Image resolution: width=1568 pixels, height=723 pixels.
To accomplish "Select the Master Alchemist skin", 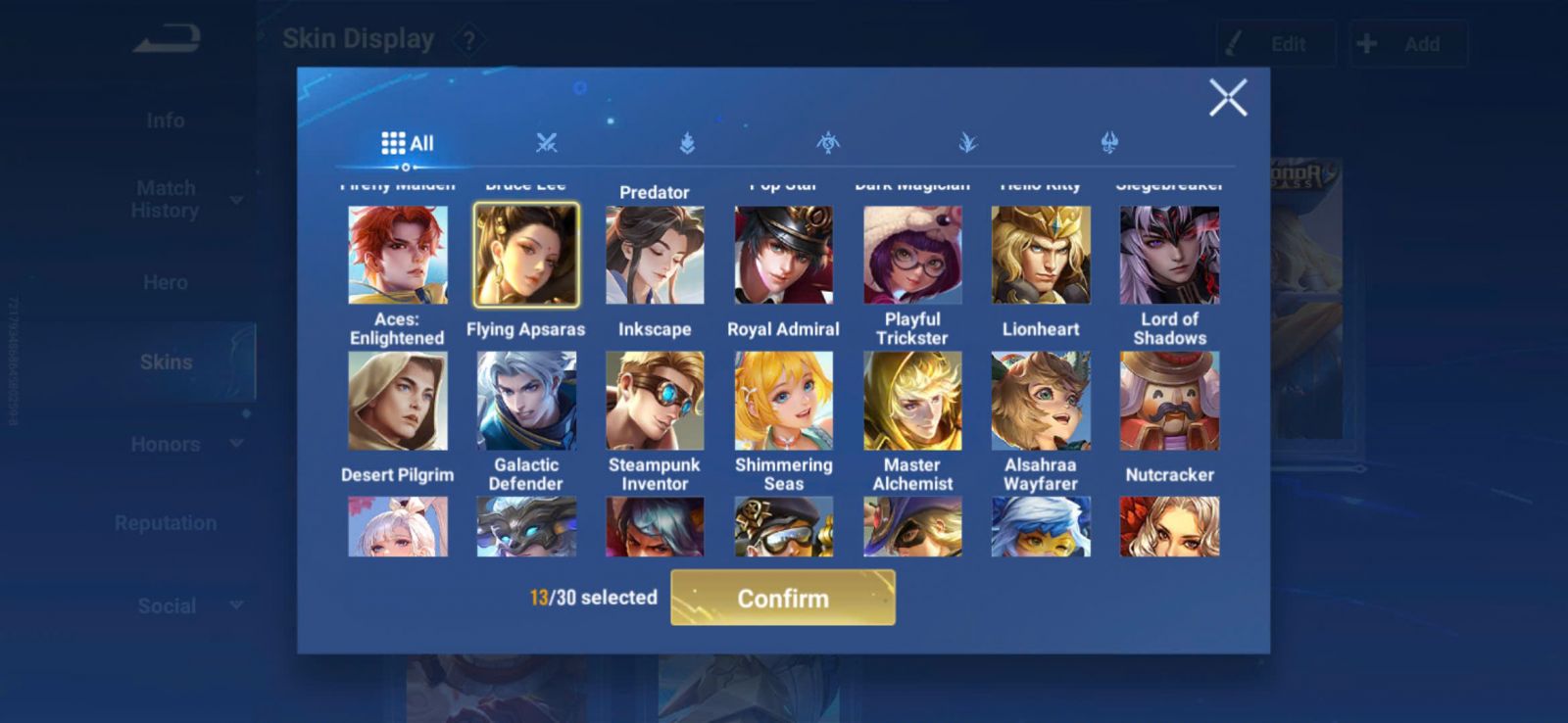I will (x=912, y=401).
